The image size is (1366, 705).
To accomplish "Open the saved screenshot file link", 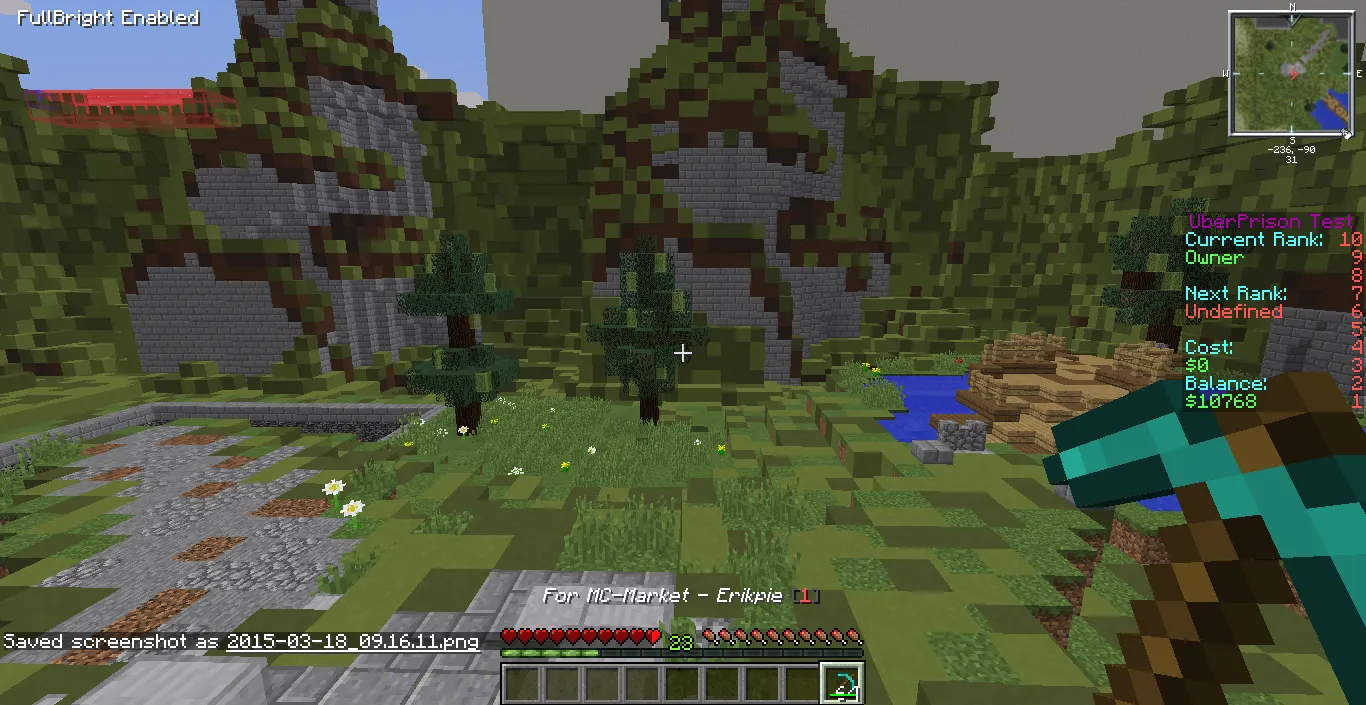I will (x=353, y=641).
